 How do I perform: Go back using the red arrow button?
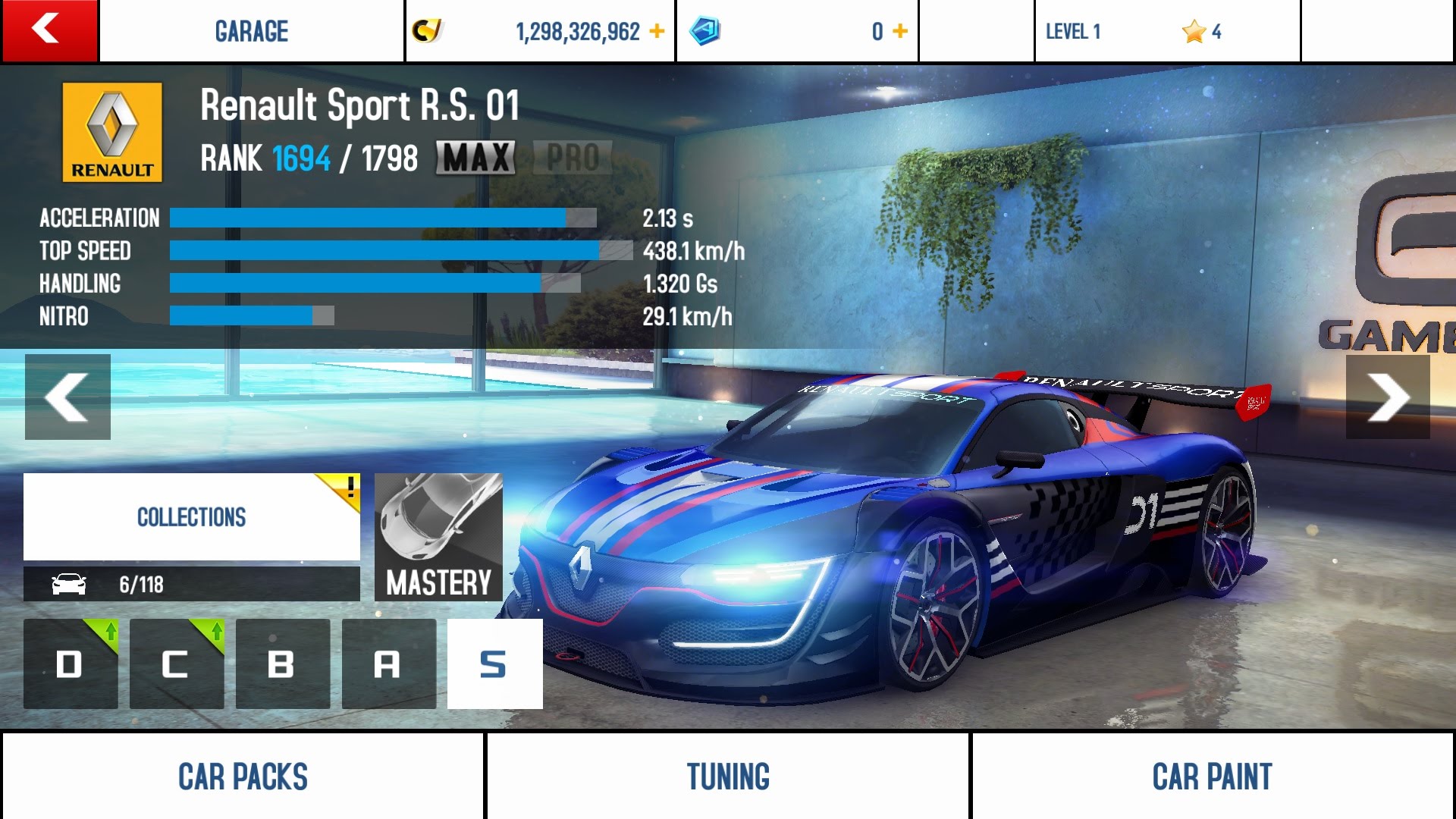pos(49,30)
